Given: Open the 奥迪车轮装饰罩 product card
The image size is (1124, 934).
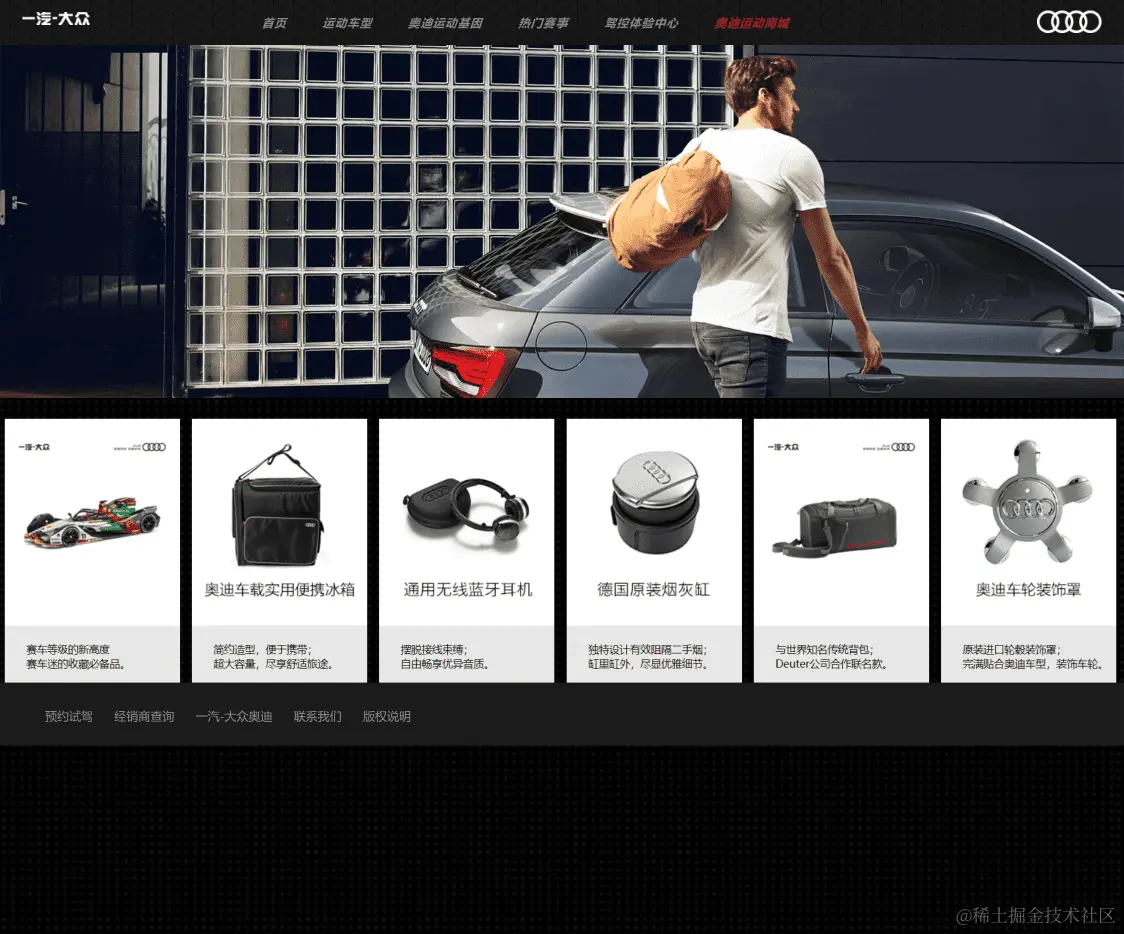Looking at the screenshot, I should pyautogui.click(x=1028, y=550).
